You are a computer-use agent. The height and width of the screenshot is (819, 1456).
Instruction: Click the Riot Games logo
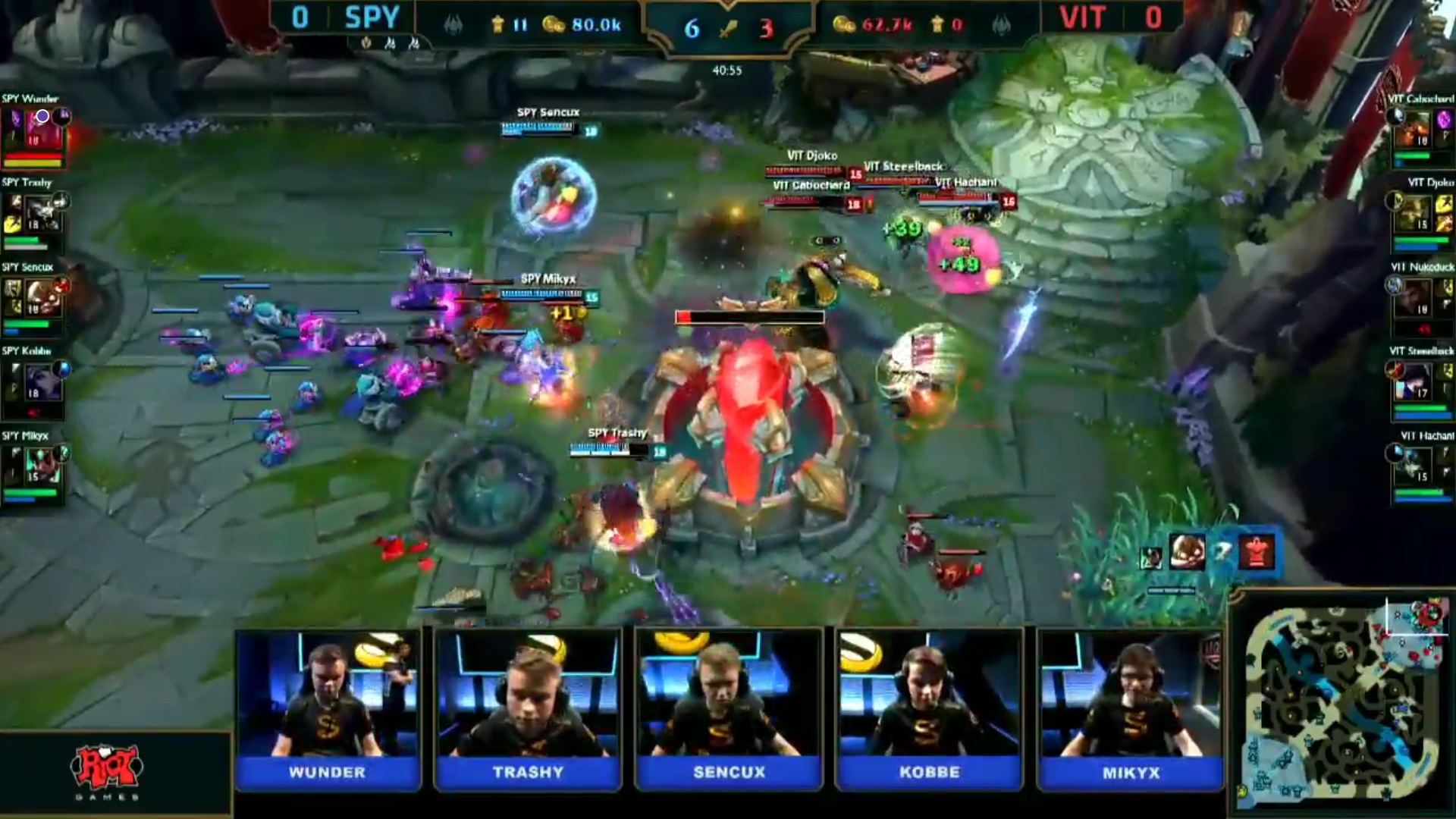(x=106, y=772)
